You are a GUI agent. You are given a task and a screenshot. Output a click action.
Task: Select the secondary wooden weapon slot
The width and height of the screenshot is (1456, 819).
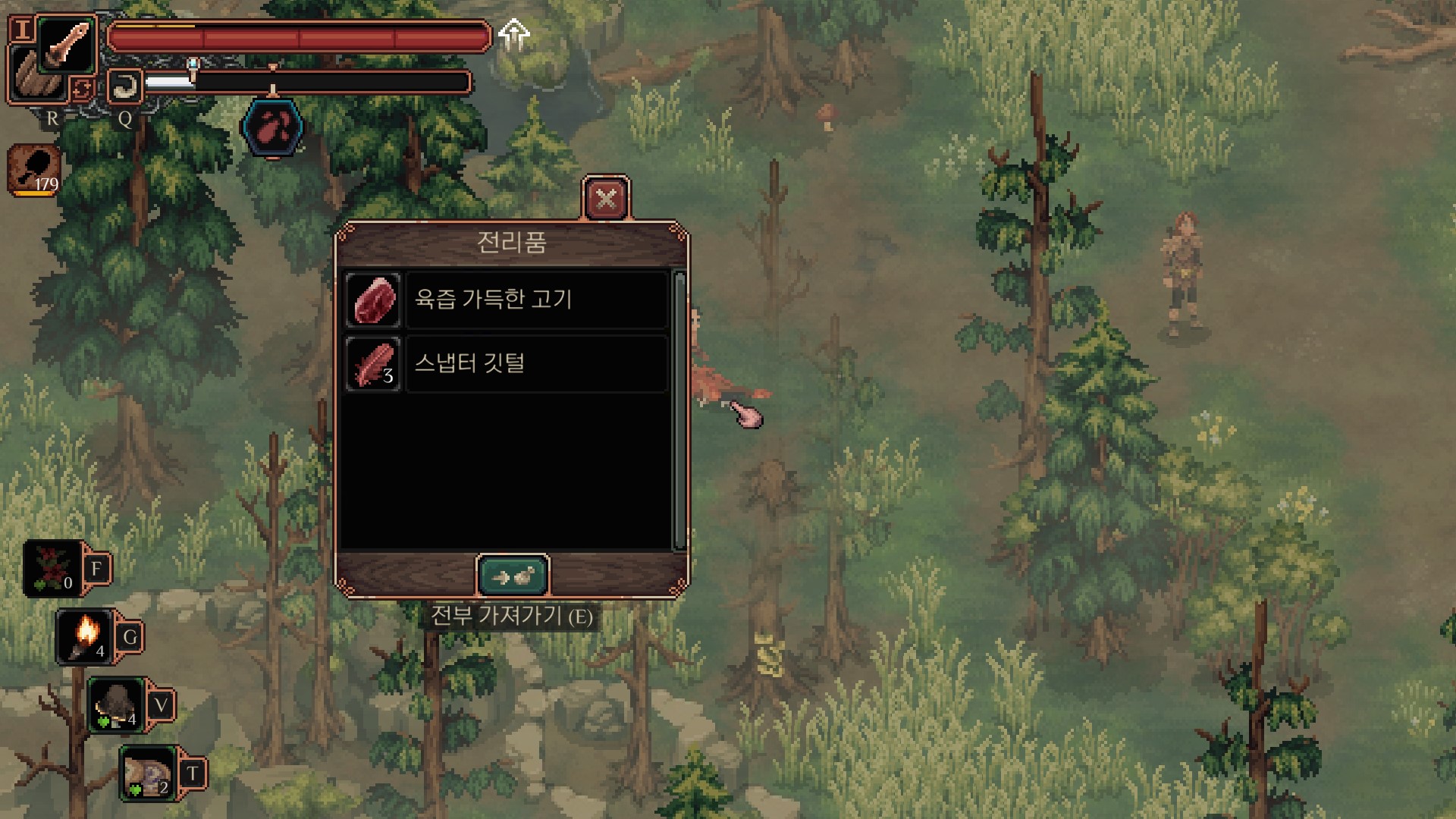34,77
